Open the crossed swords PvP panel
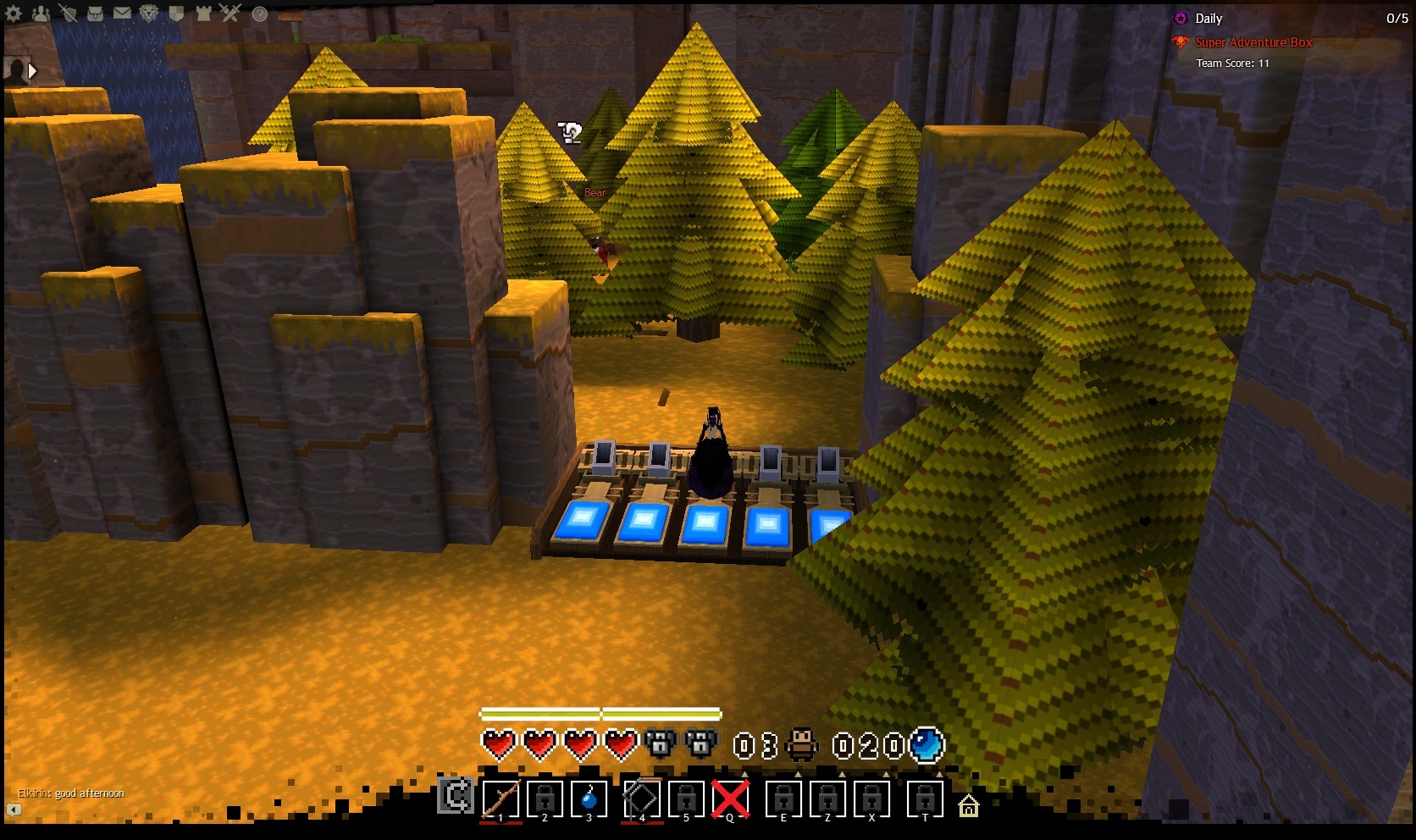This screenshot has width=1416, height=840. pos(230,14)
